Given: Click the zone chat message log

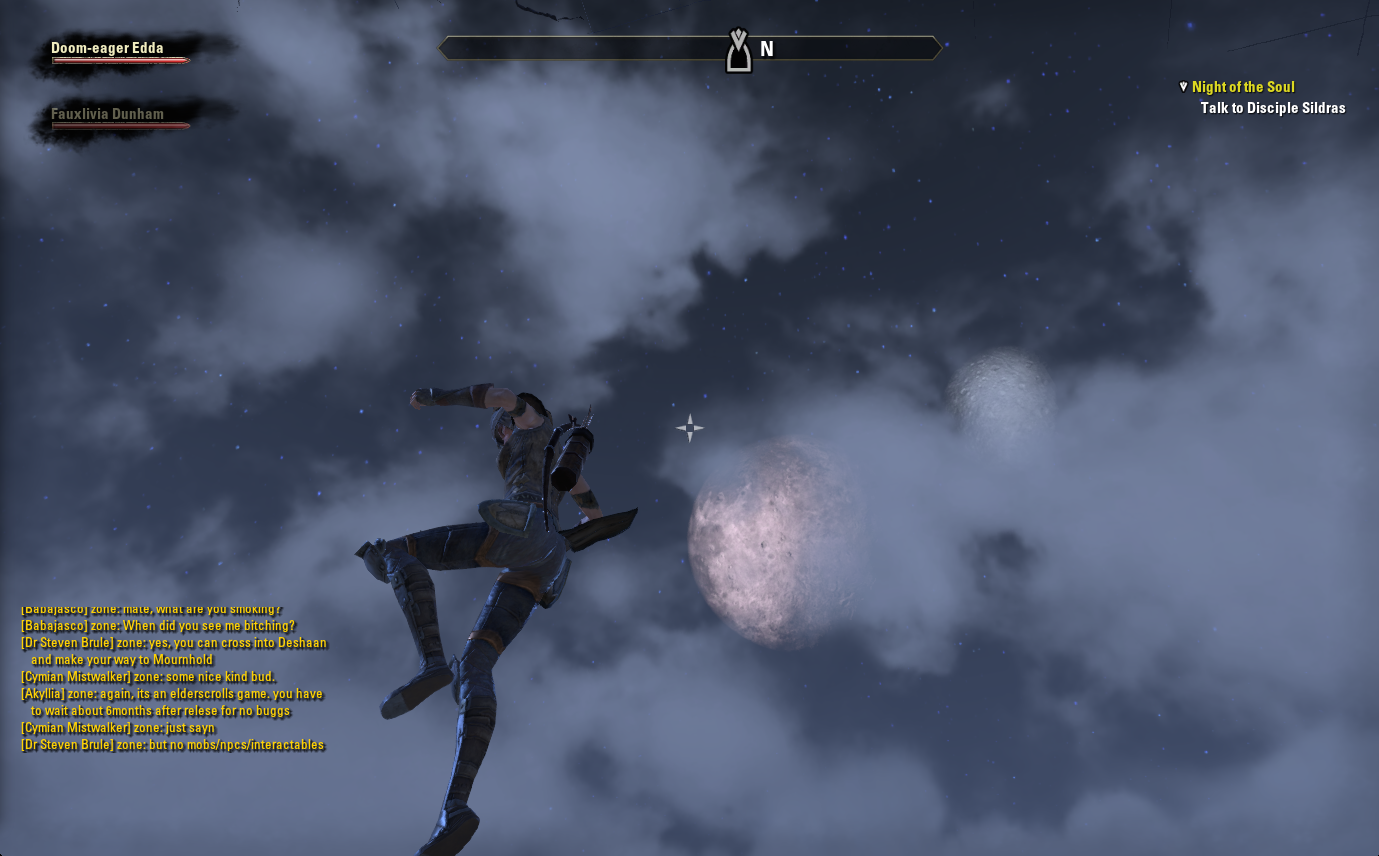Looking at the screenshot, I should pos(173,678).
